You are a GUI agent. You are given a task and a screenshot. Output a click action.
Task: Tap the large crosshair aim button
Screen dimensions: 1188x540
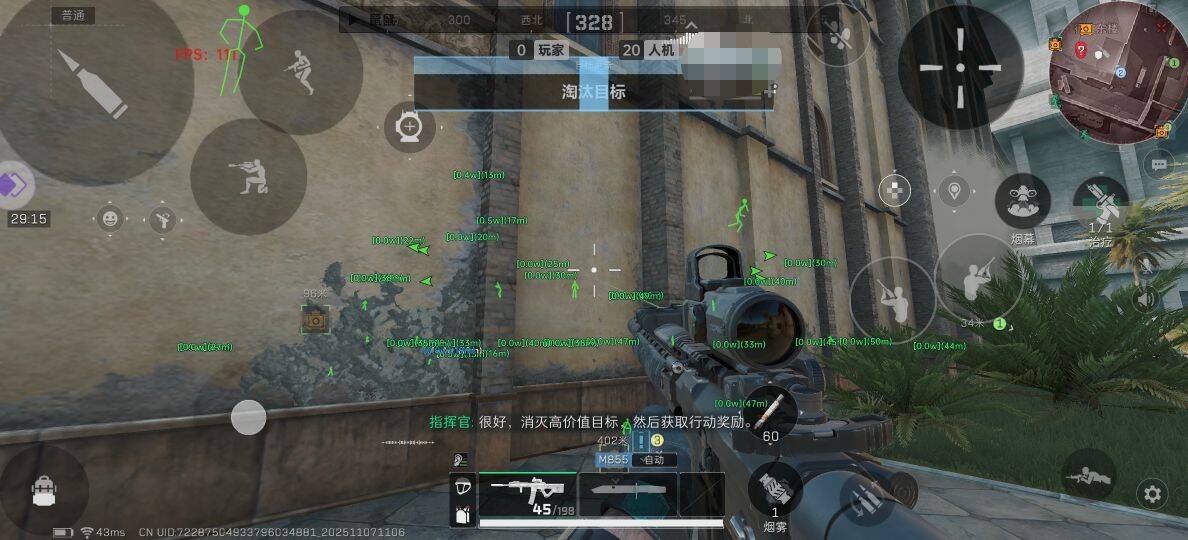tap(959, 67)
